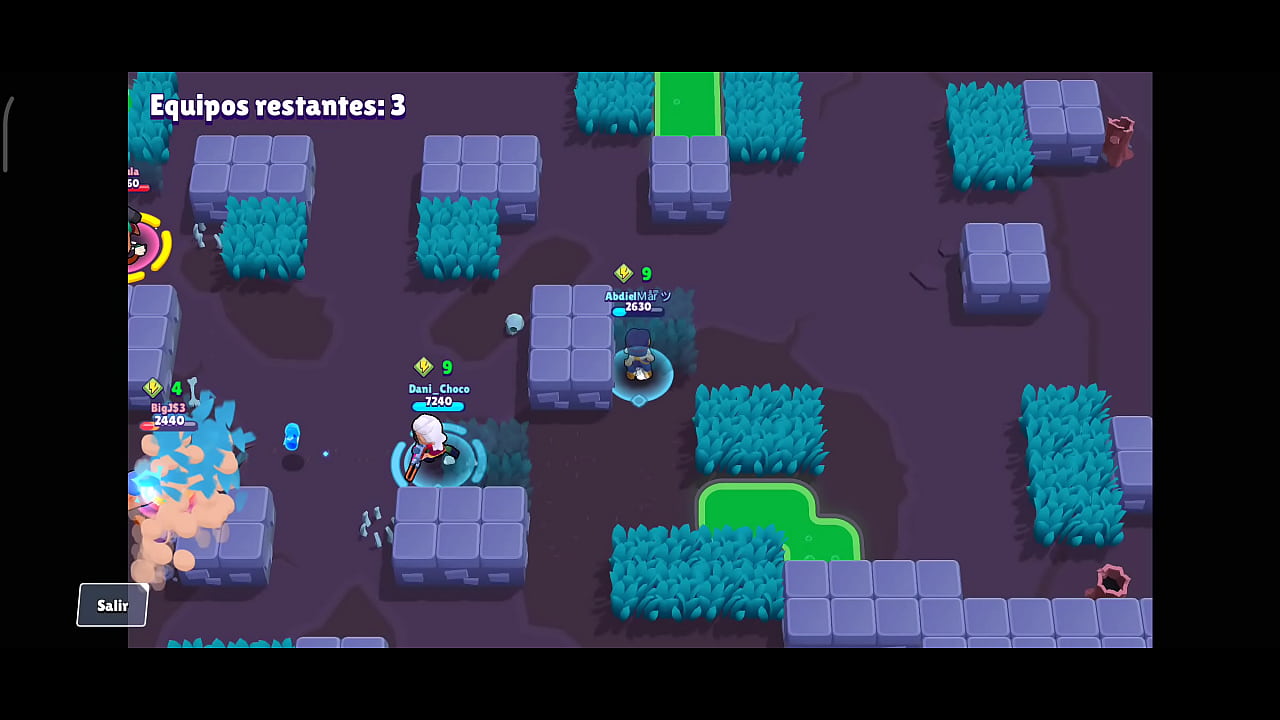Tap AbdielMar's depleted health bar showing 2630
Viewport: 1280px width, 720px height.
point(637,308)
